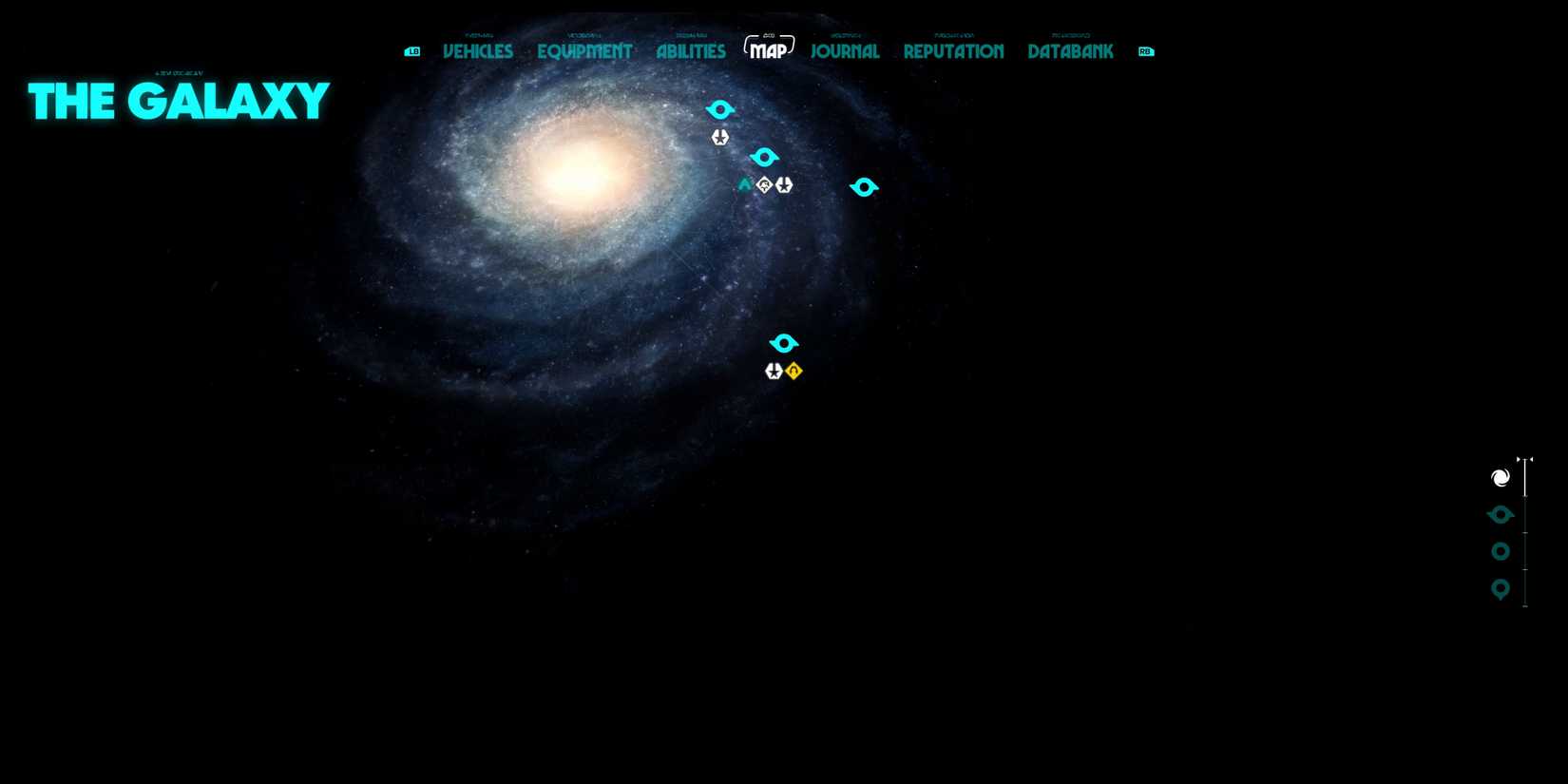Select the planet zoom level icon
1568x784 pixels.
coord(1500,551)
